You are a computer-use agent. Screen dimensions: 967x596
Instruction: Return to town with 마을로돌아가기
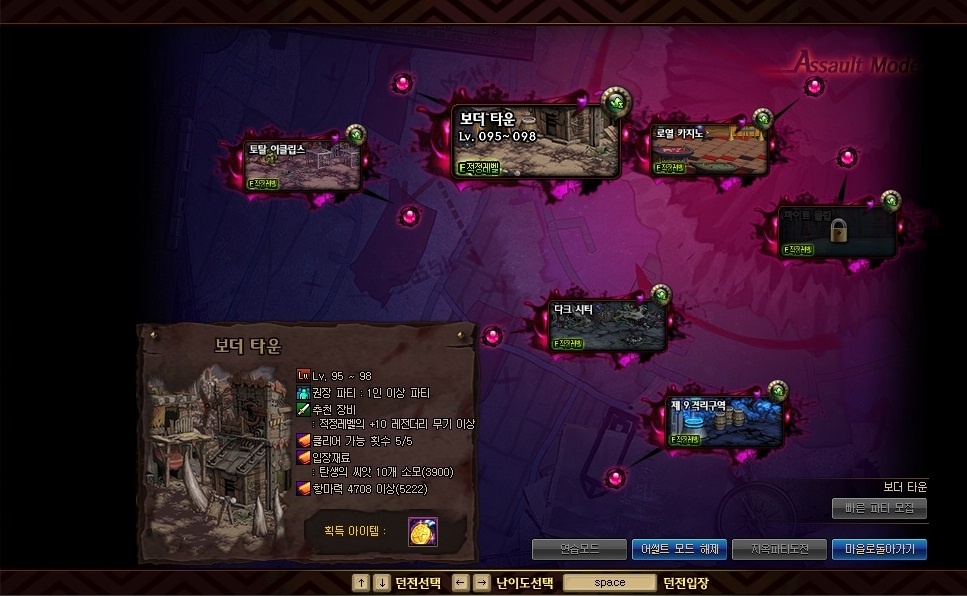[879, 549]
